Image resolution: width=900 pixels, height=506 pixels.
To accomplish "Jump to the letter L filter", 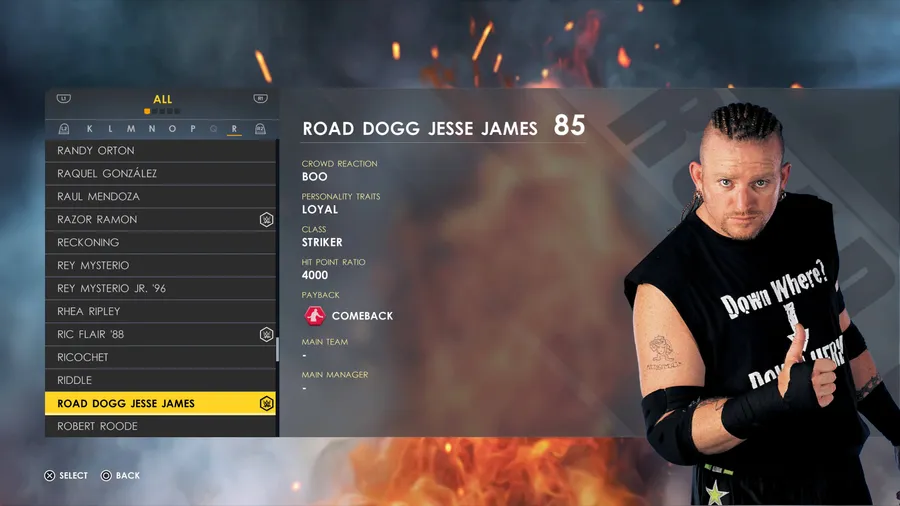I will tap(110, 129).
